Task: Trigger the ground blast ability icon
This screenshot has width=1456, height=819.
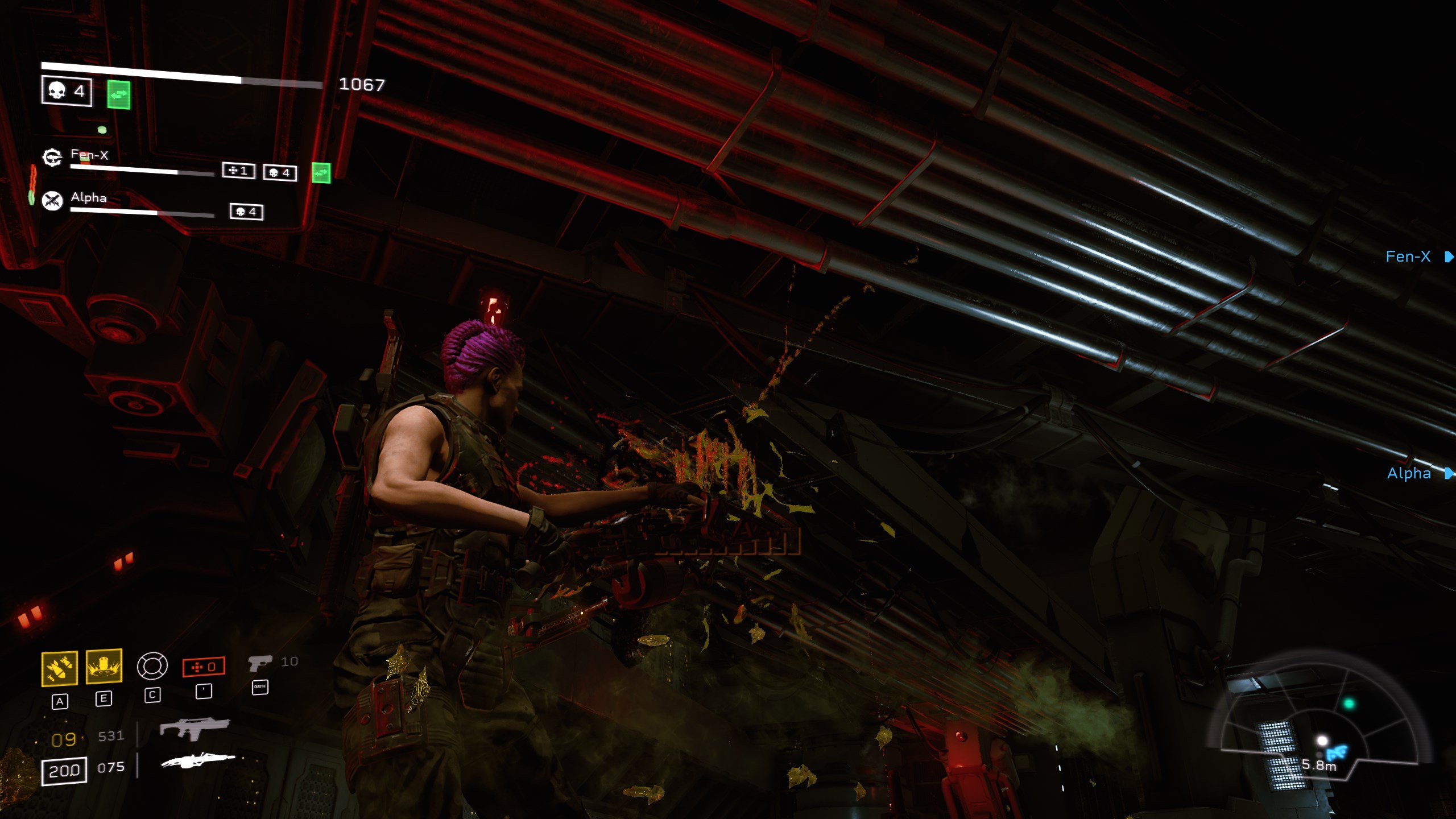Action: (104, 666)
